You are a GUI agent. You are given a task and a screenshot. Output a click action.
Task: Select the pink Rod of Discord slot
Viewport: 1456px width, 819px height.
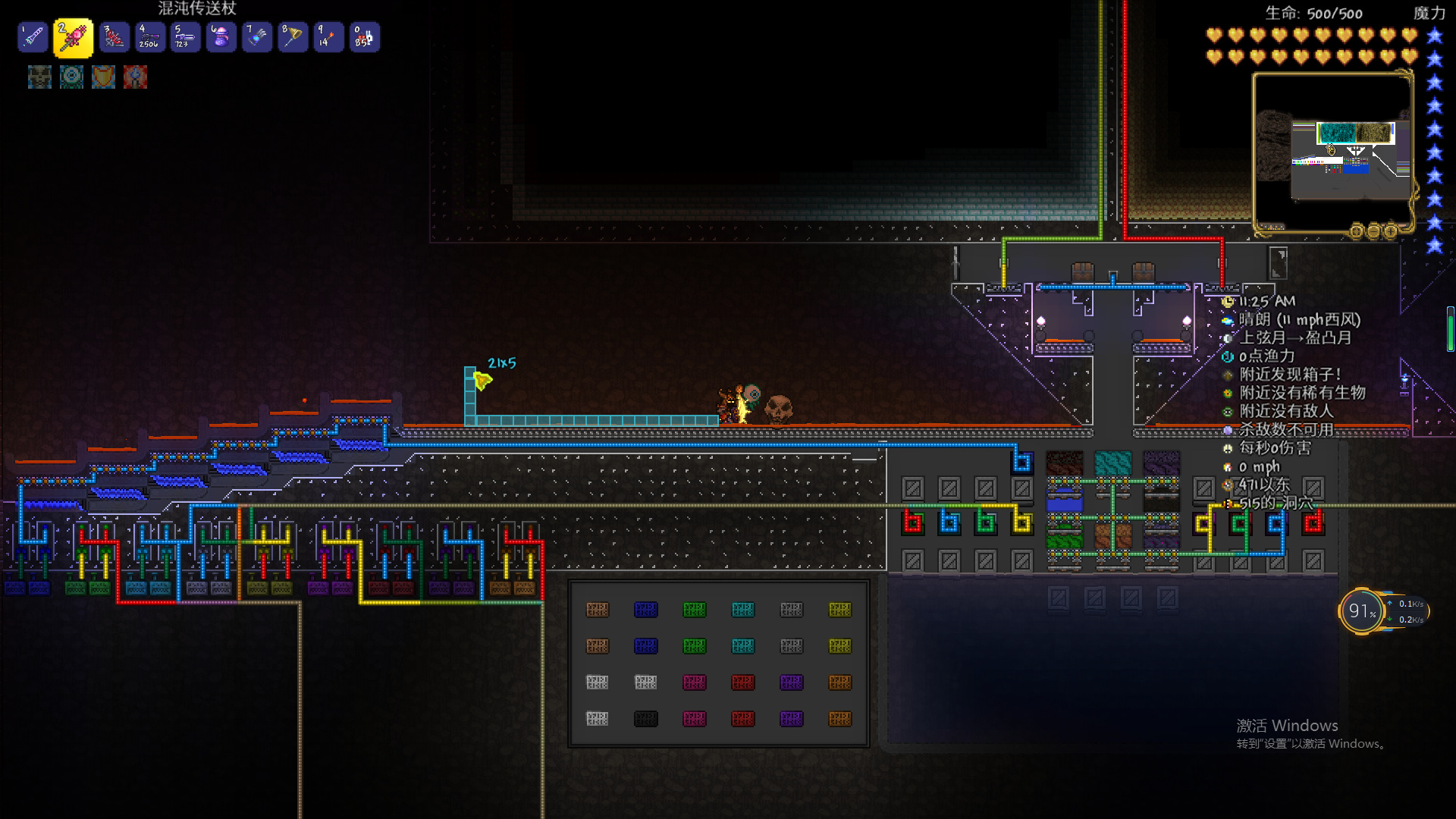73,37
